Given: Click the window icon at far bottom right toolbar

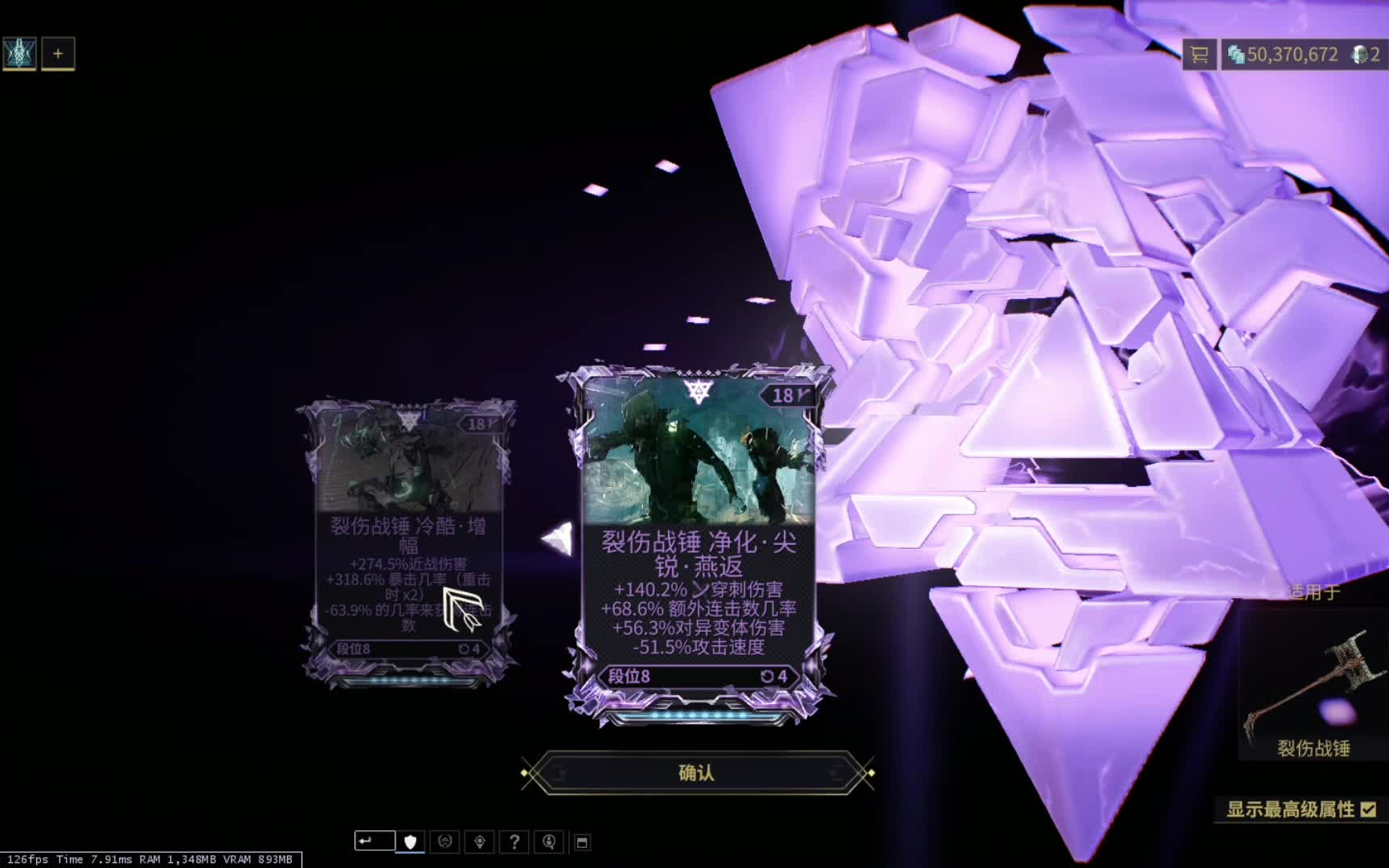Looking at the screenshot, I should point(584,841).
